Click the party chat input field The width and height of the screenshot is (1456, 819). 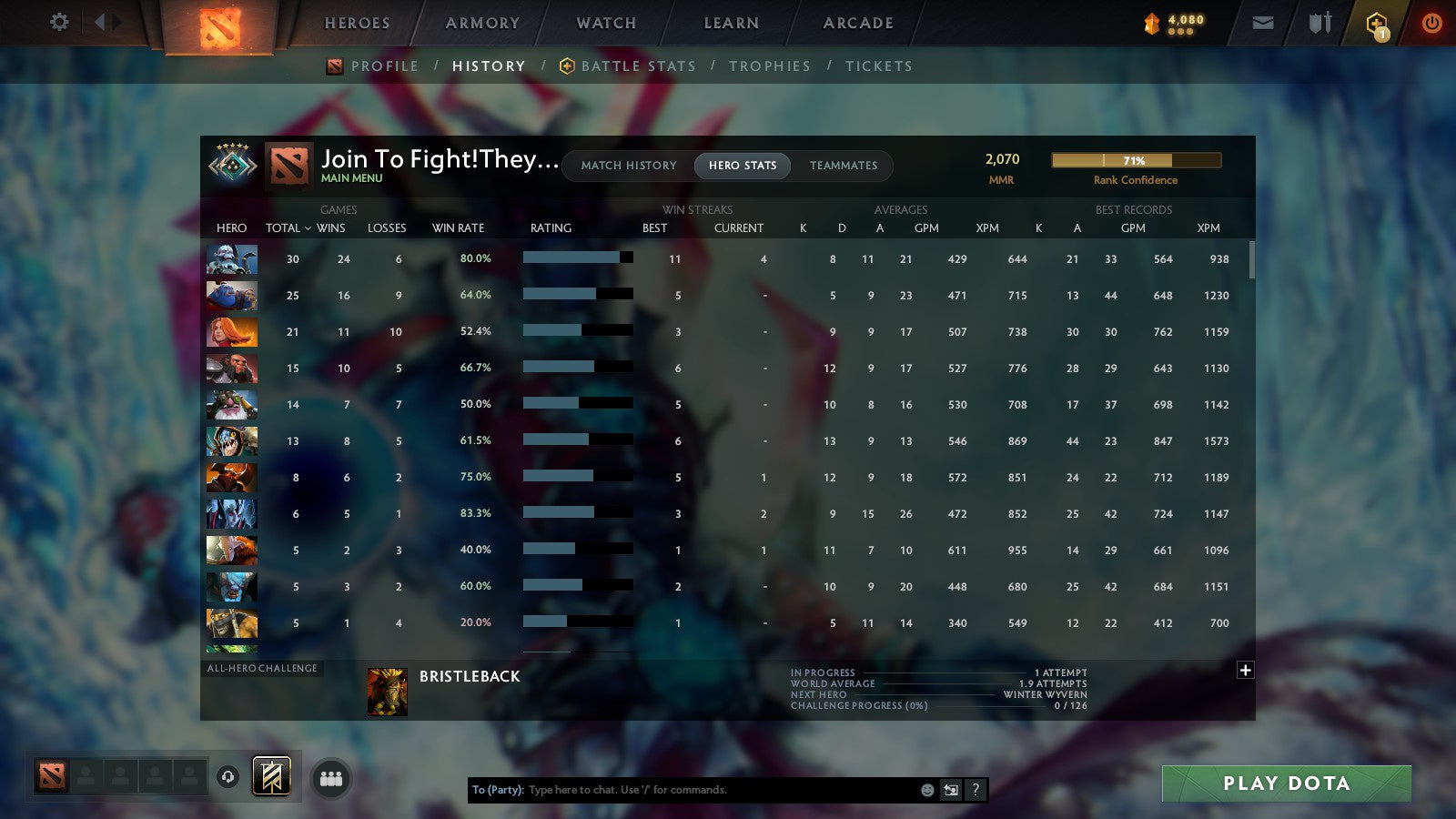point(692,790)
